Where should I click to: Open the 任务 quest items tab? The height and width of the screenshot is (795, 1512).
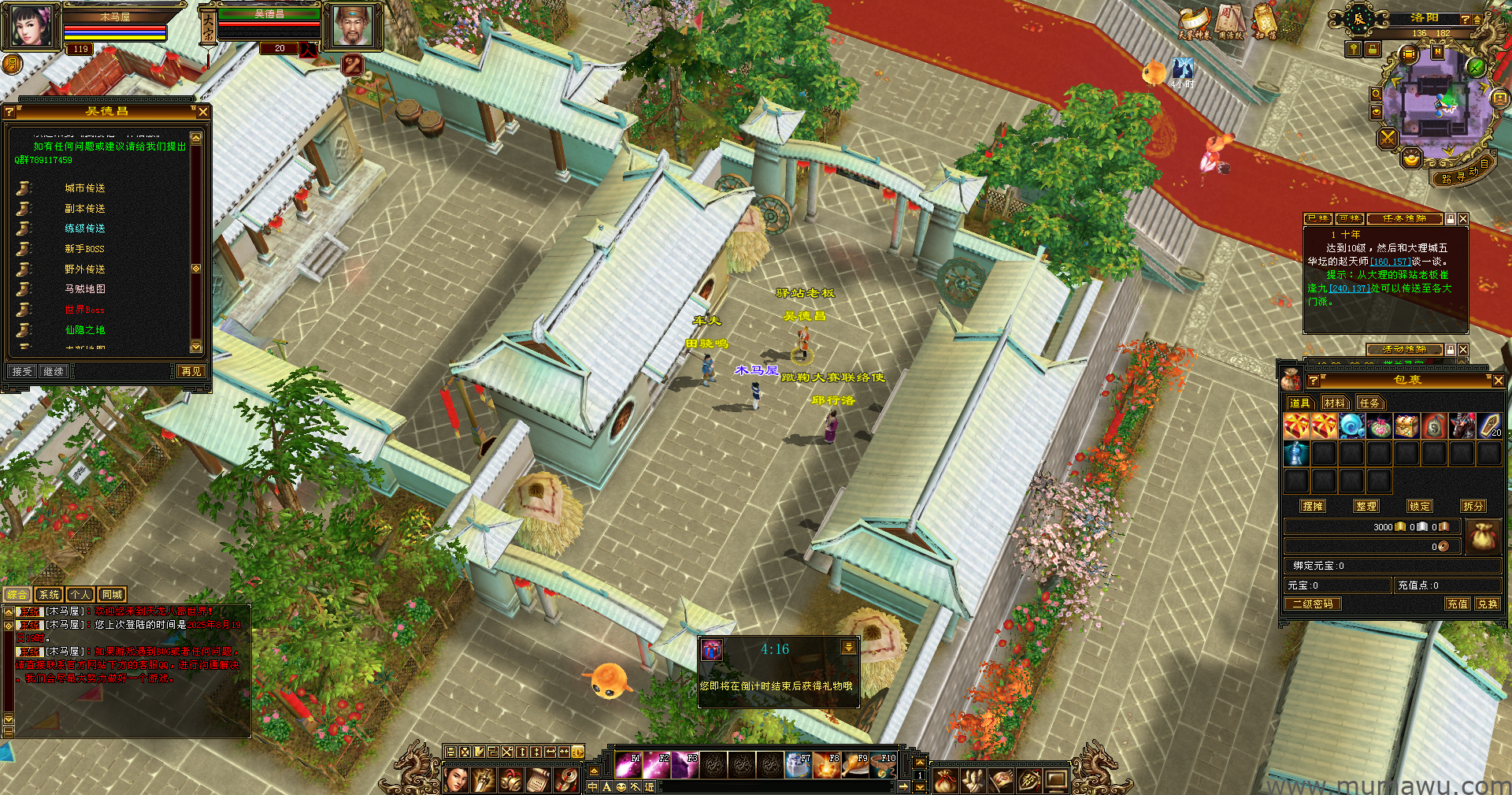click(1369, 403)
